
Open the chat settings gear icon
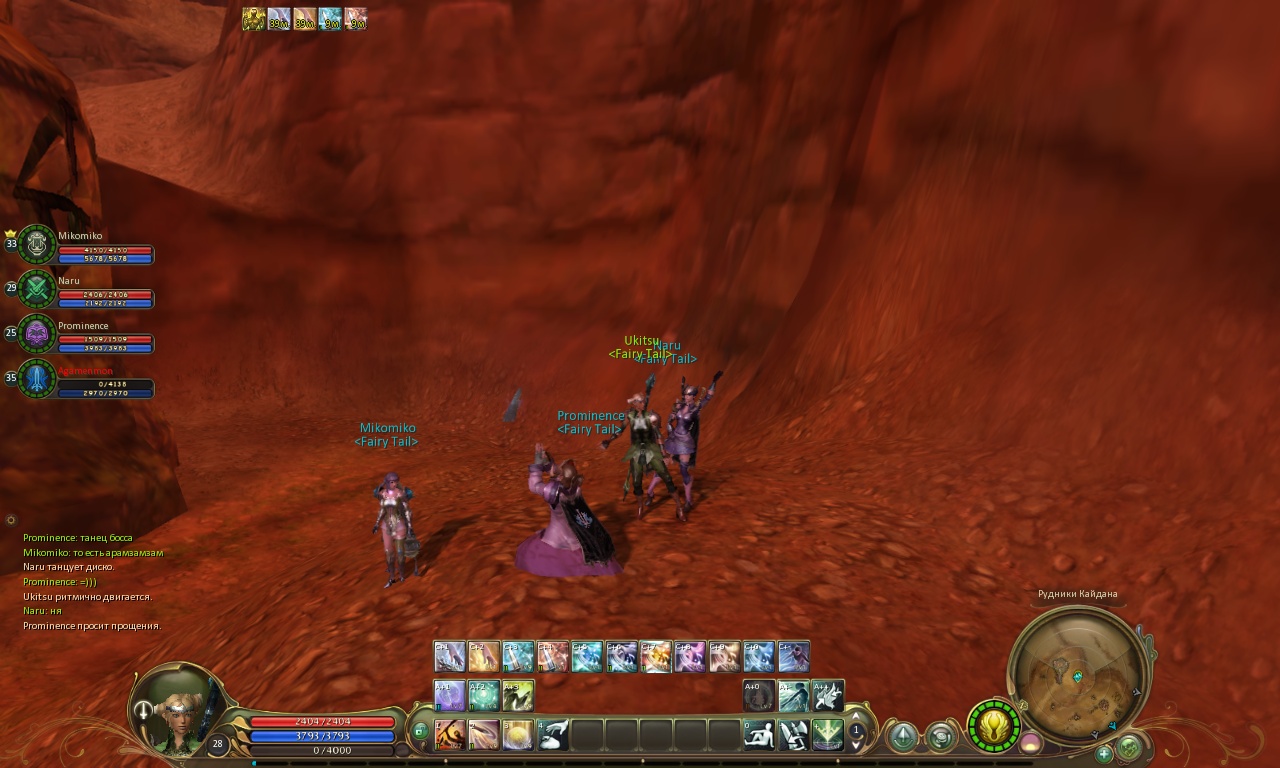coord(11,520)
